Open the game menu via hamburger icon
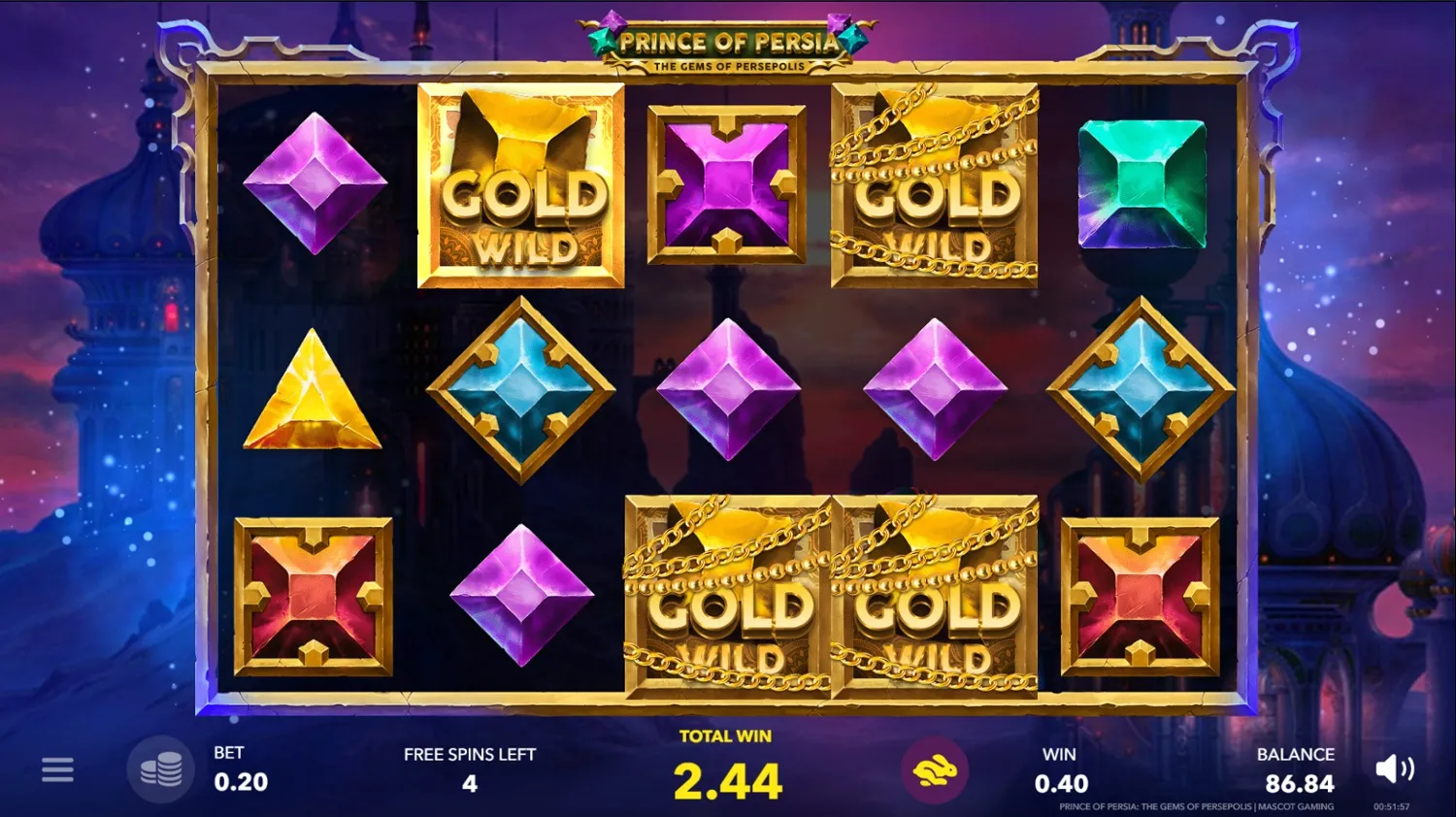 (x=58, y=768)
